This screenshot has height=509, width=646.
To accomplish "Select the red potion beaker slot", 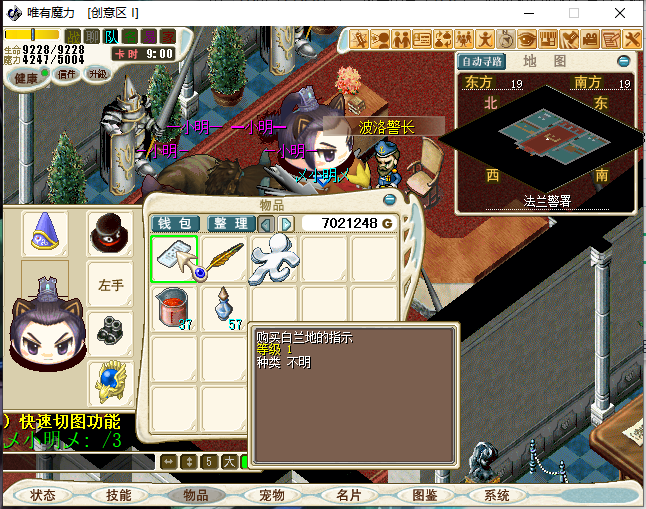I will pos(174,307).
